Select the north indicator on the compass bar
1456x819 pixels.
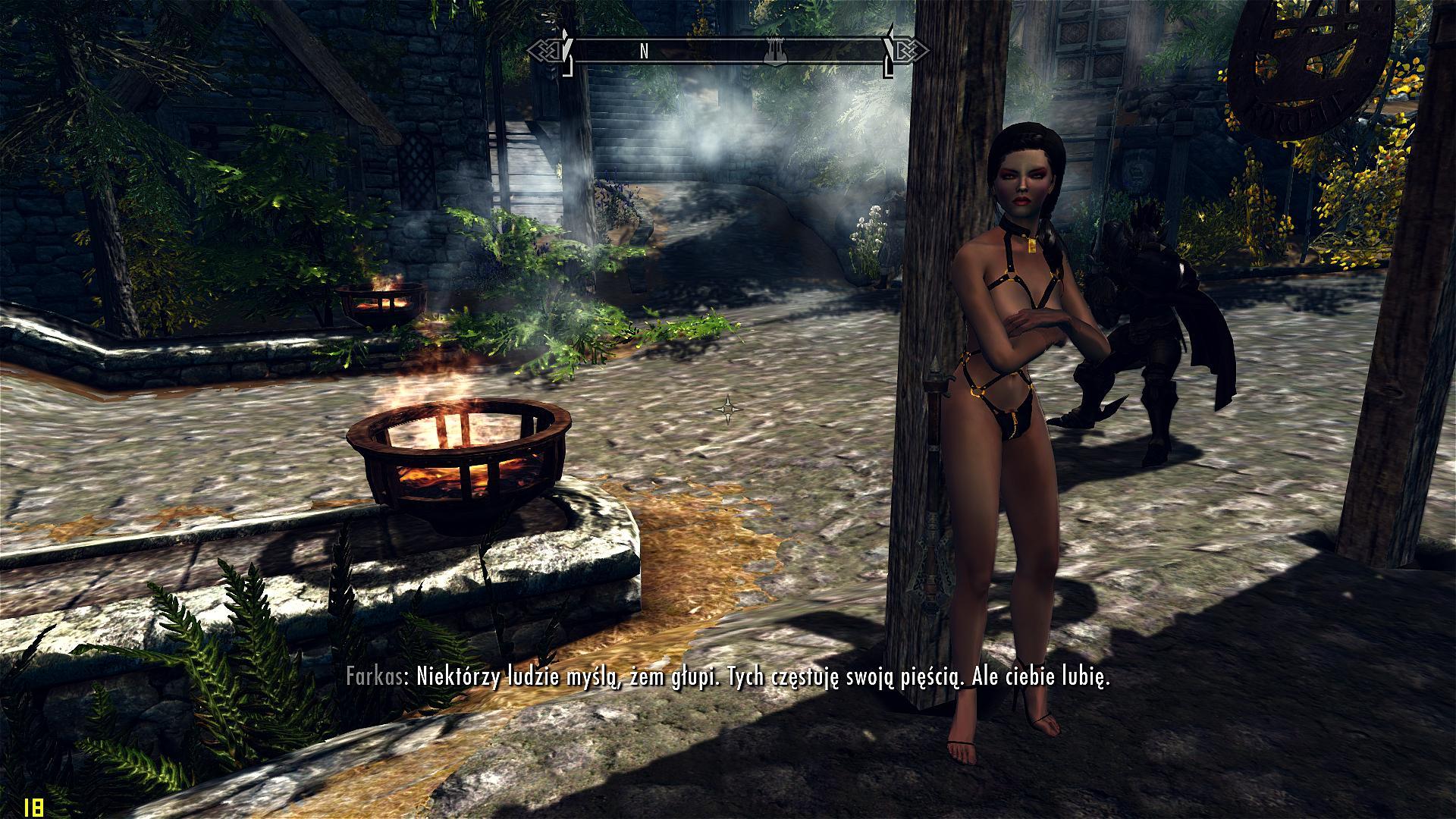pos(644,51)
